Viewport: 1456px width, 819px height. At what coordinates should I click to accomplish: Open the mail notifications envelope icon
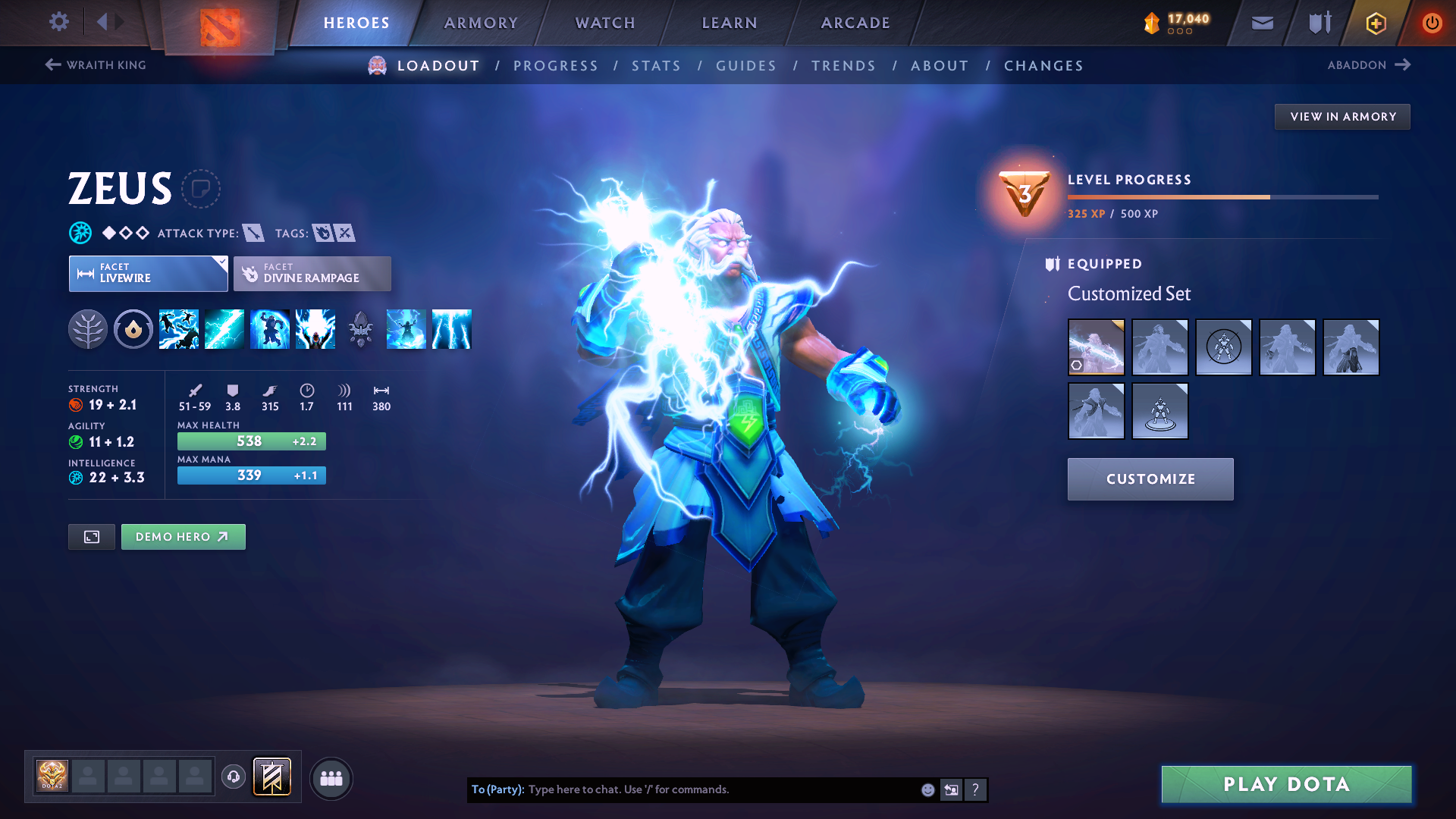(x=1261, y=22)
